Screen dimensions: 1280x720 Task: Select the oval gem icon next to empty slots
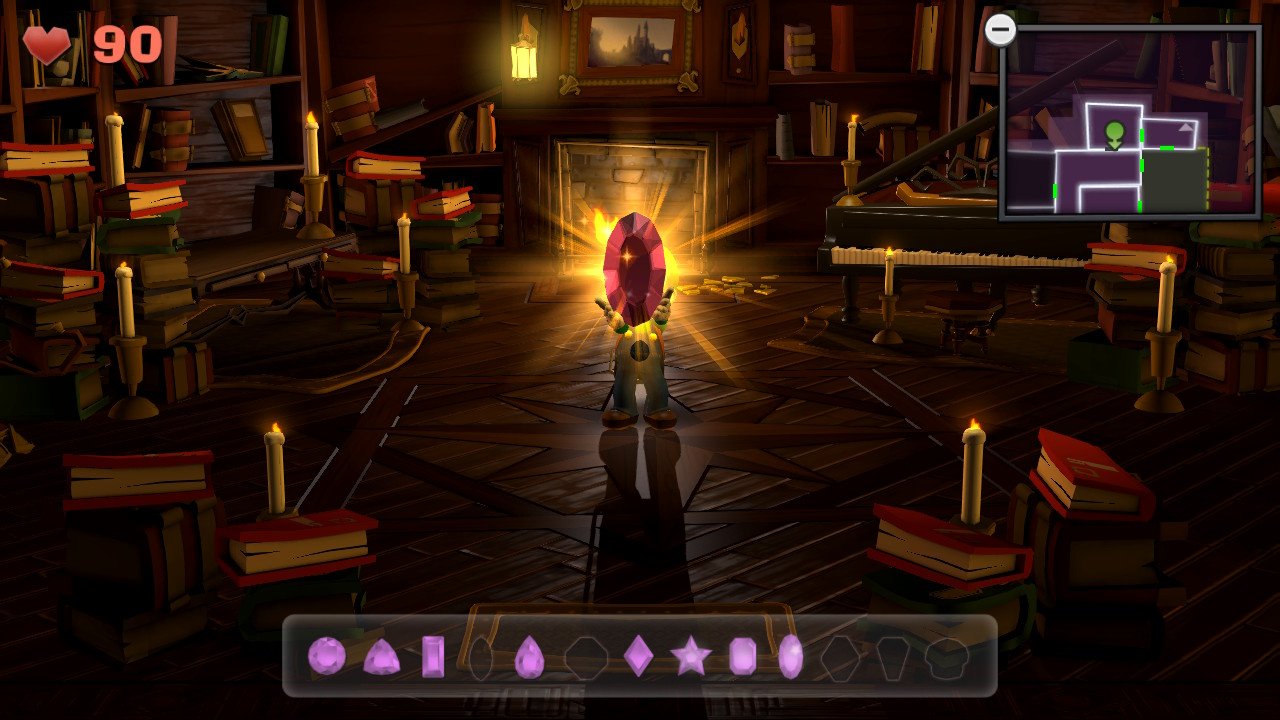pos(791,655)
